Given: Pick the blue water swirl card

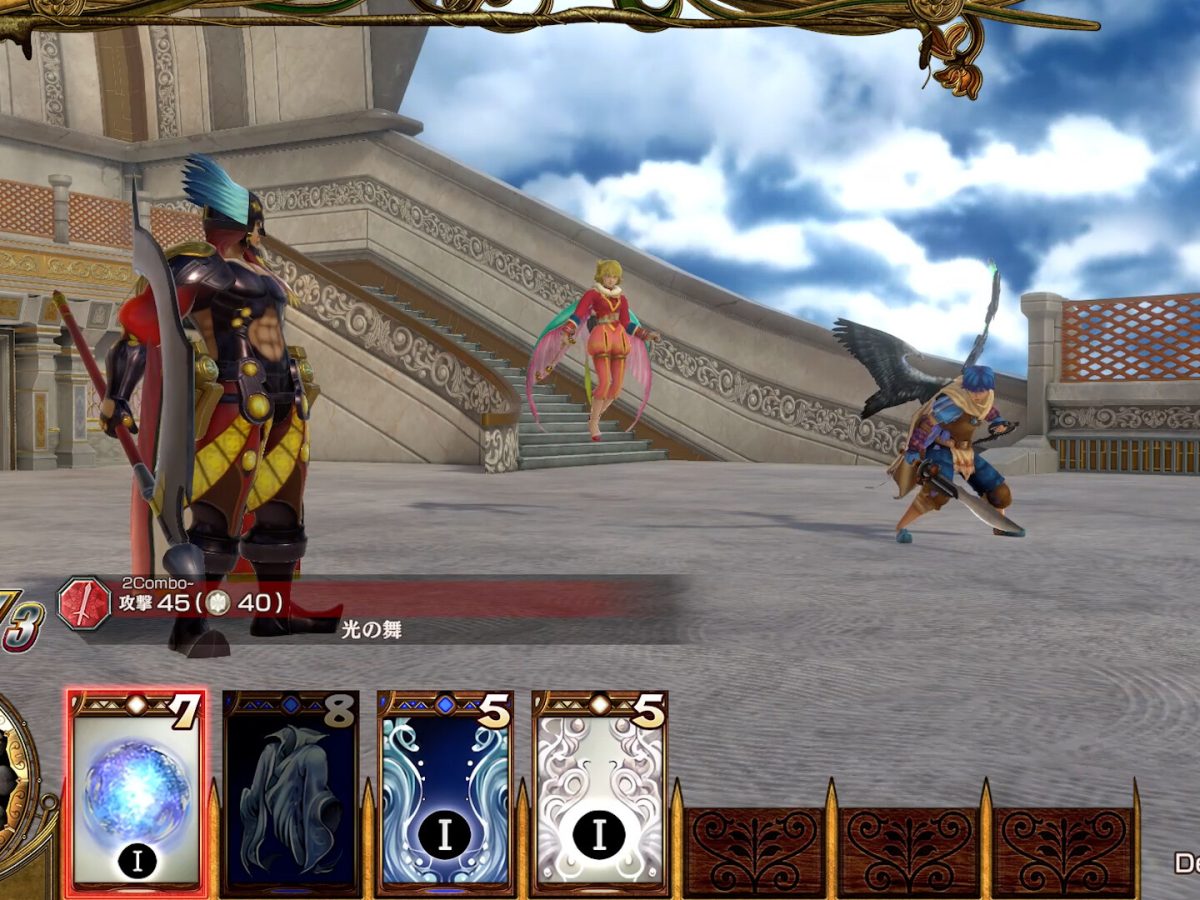Looking at the screenshot, I should tap(445, 792).
